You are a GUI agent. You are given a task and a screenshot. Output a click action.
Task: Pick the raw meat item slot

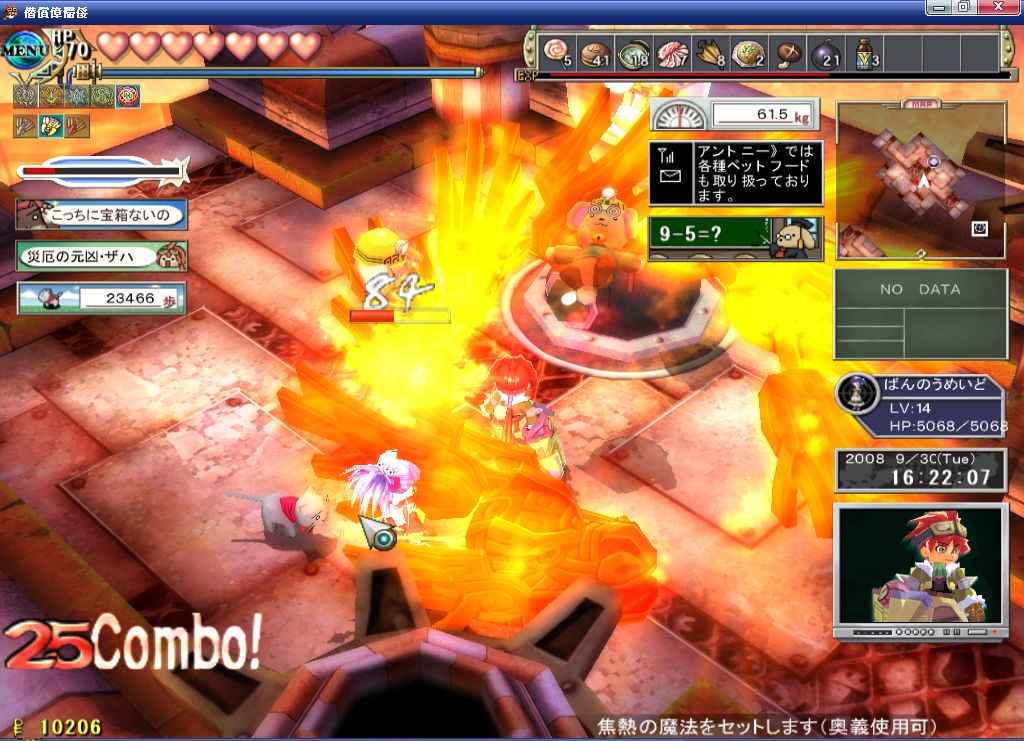[x=671, y=51]
